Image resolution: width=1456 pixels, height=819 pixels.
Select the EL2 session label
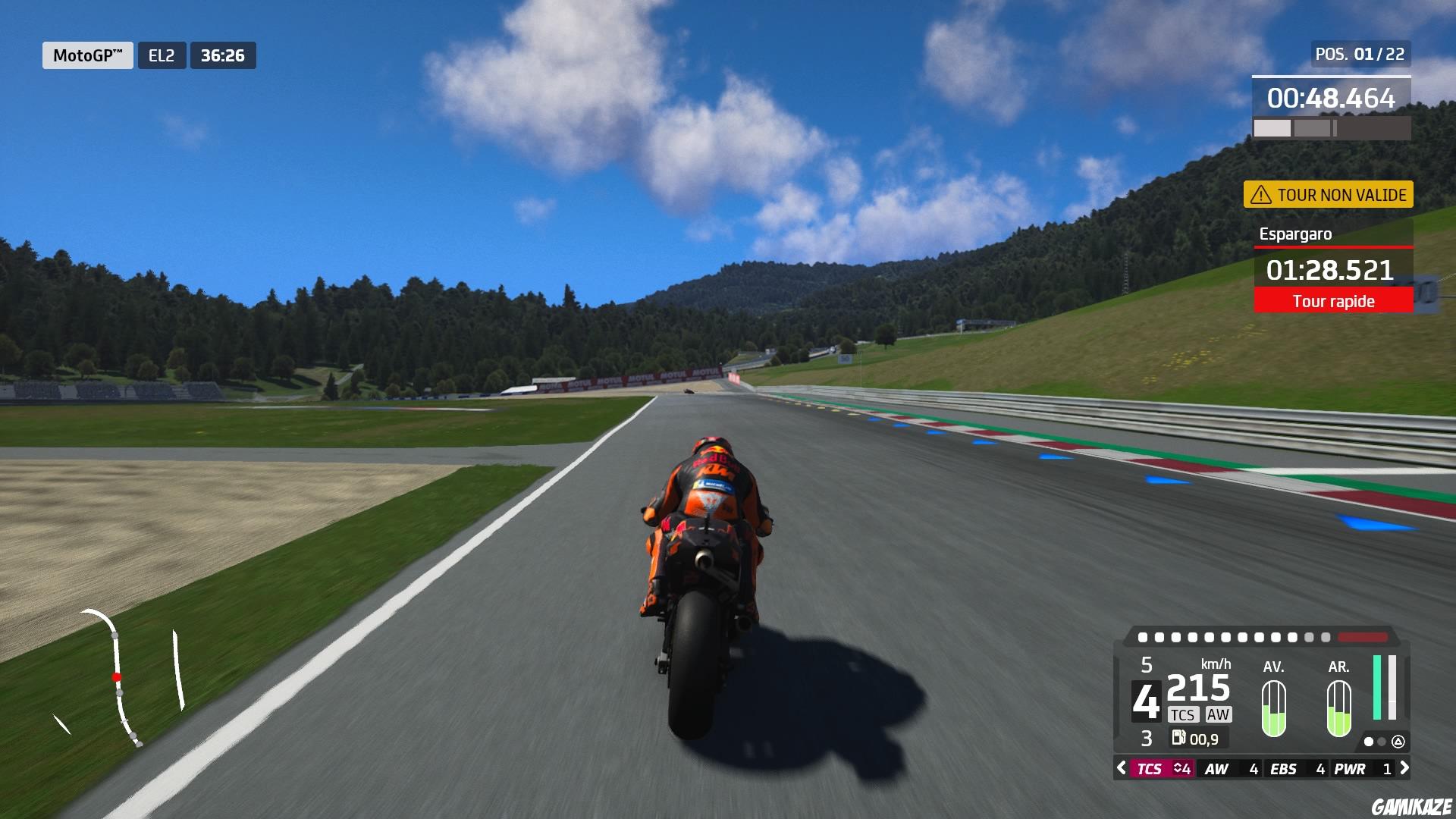pyautogui.click(x=162, y=55)
